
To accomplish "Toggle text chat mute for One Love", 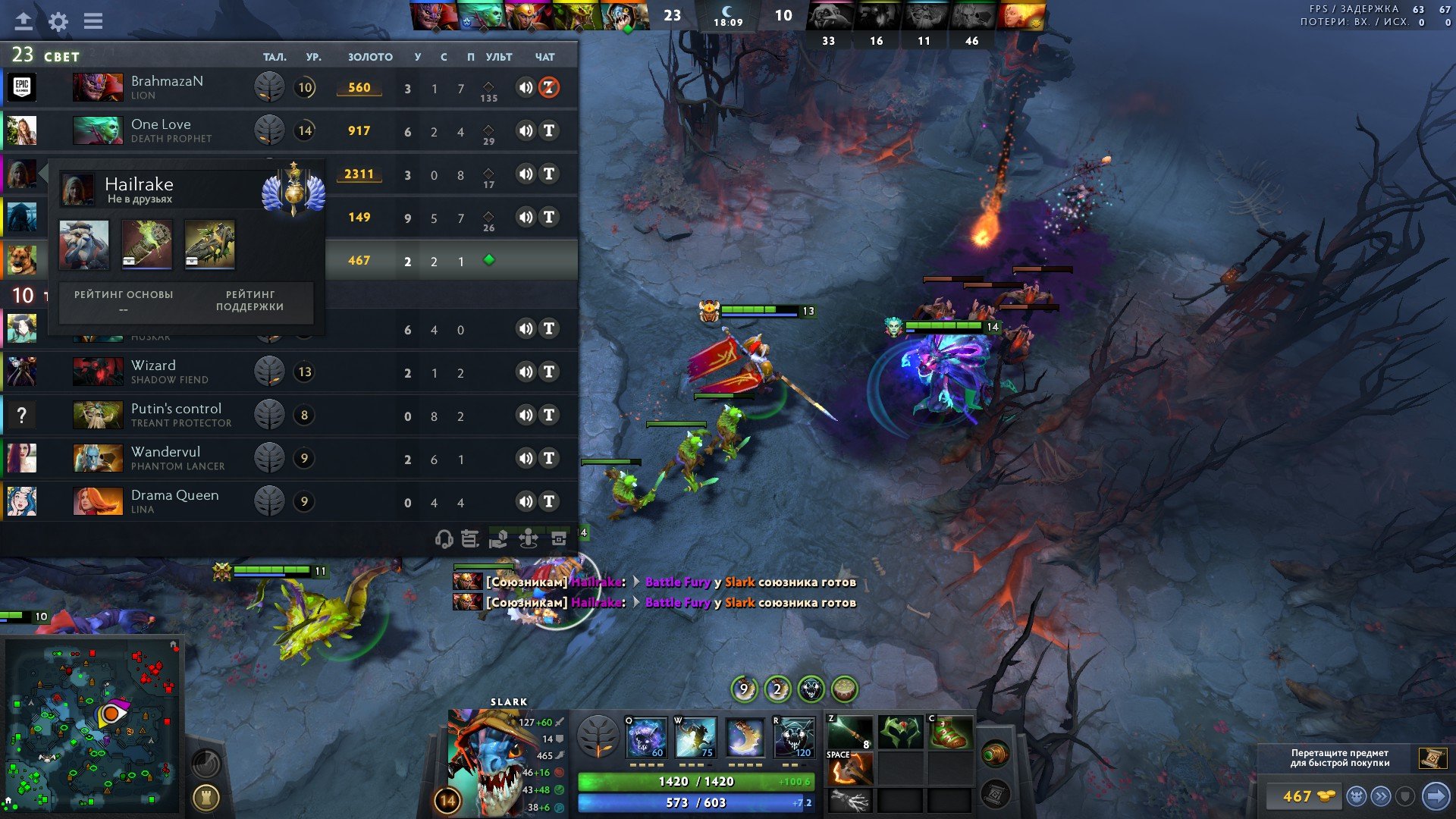I will pyautogui.click(x=549, y=131).
